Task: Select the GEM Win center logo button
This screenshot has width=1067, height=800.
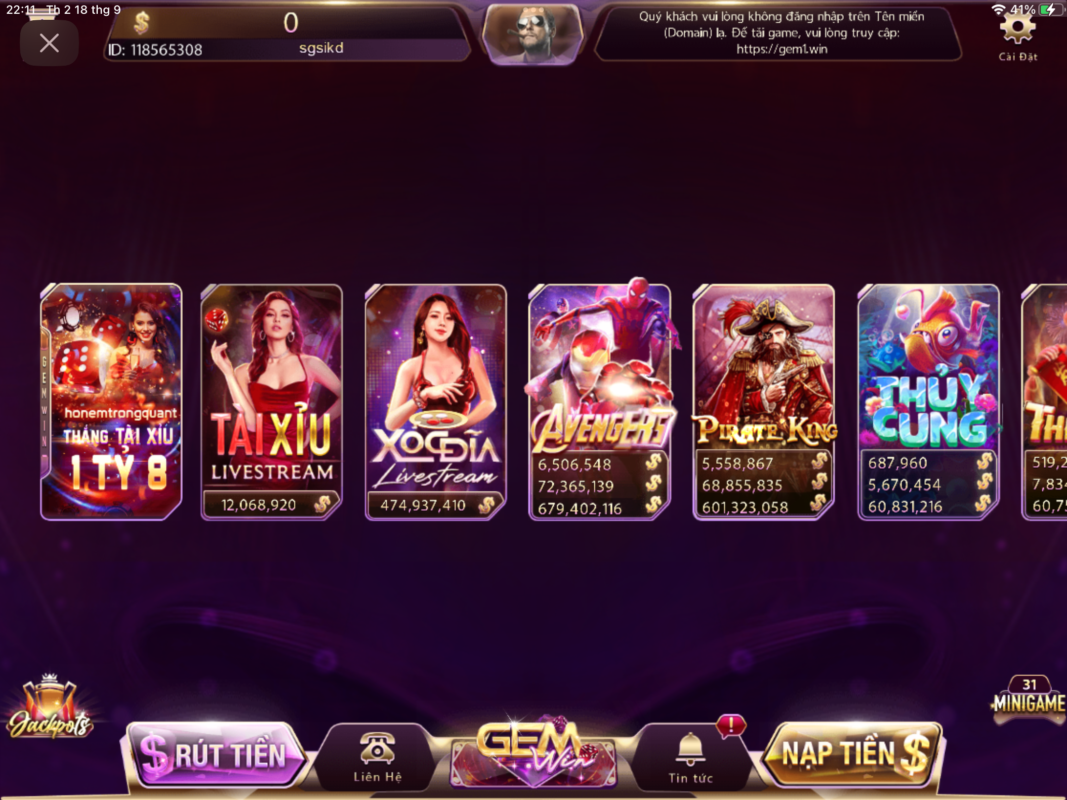Action: coord(533,752)
